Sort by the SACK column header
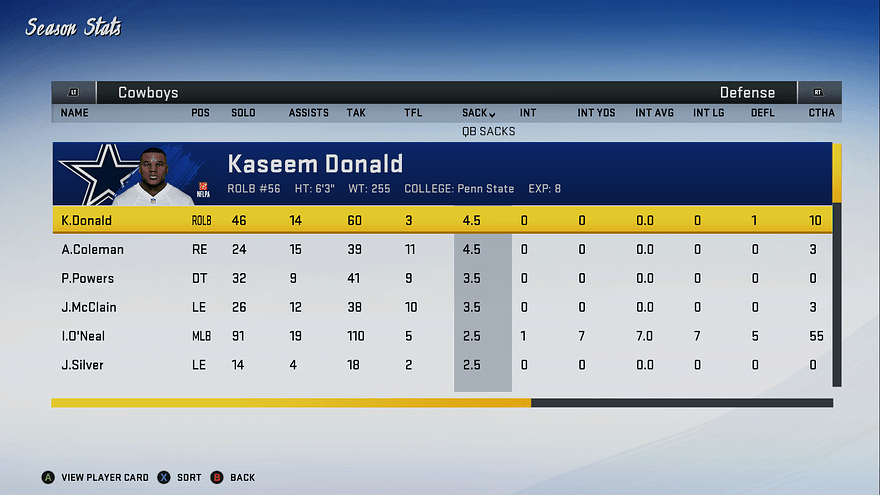 pos(479,113)
